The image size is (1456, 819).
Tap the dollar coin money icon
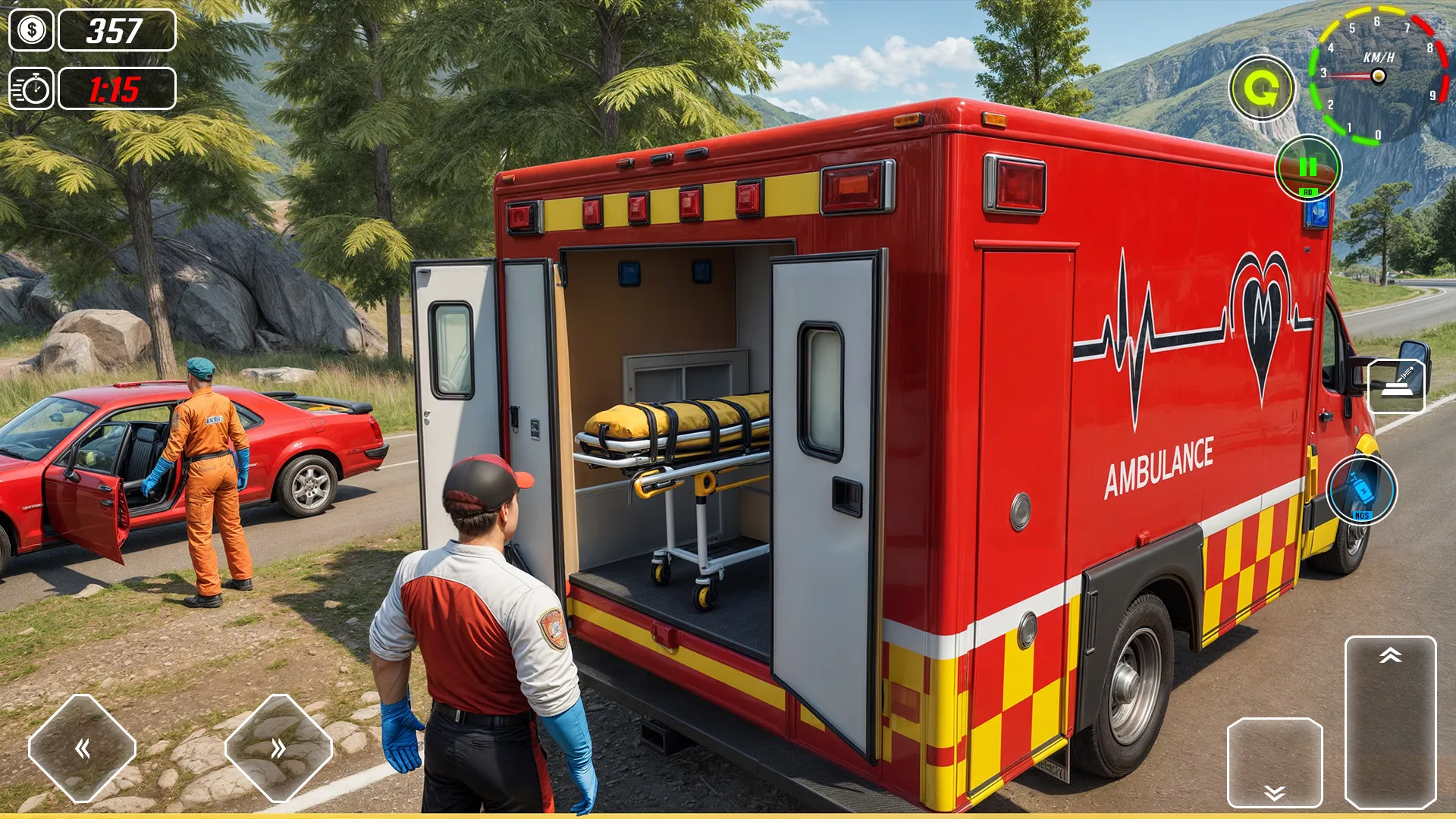[32, 30]
